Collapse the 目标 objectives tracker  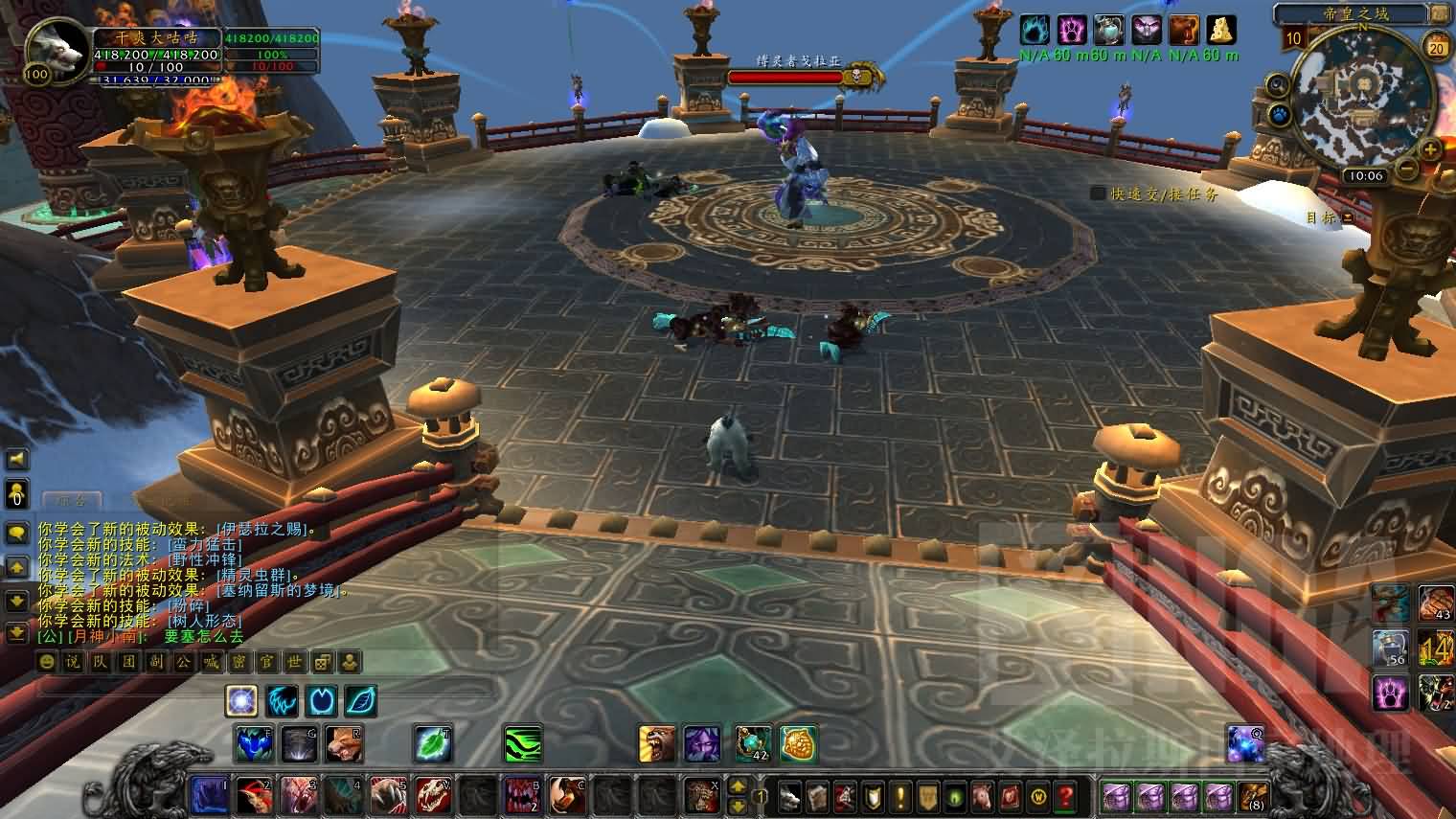tap(1348, 217)
